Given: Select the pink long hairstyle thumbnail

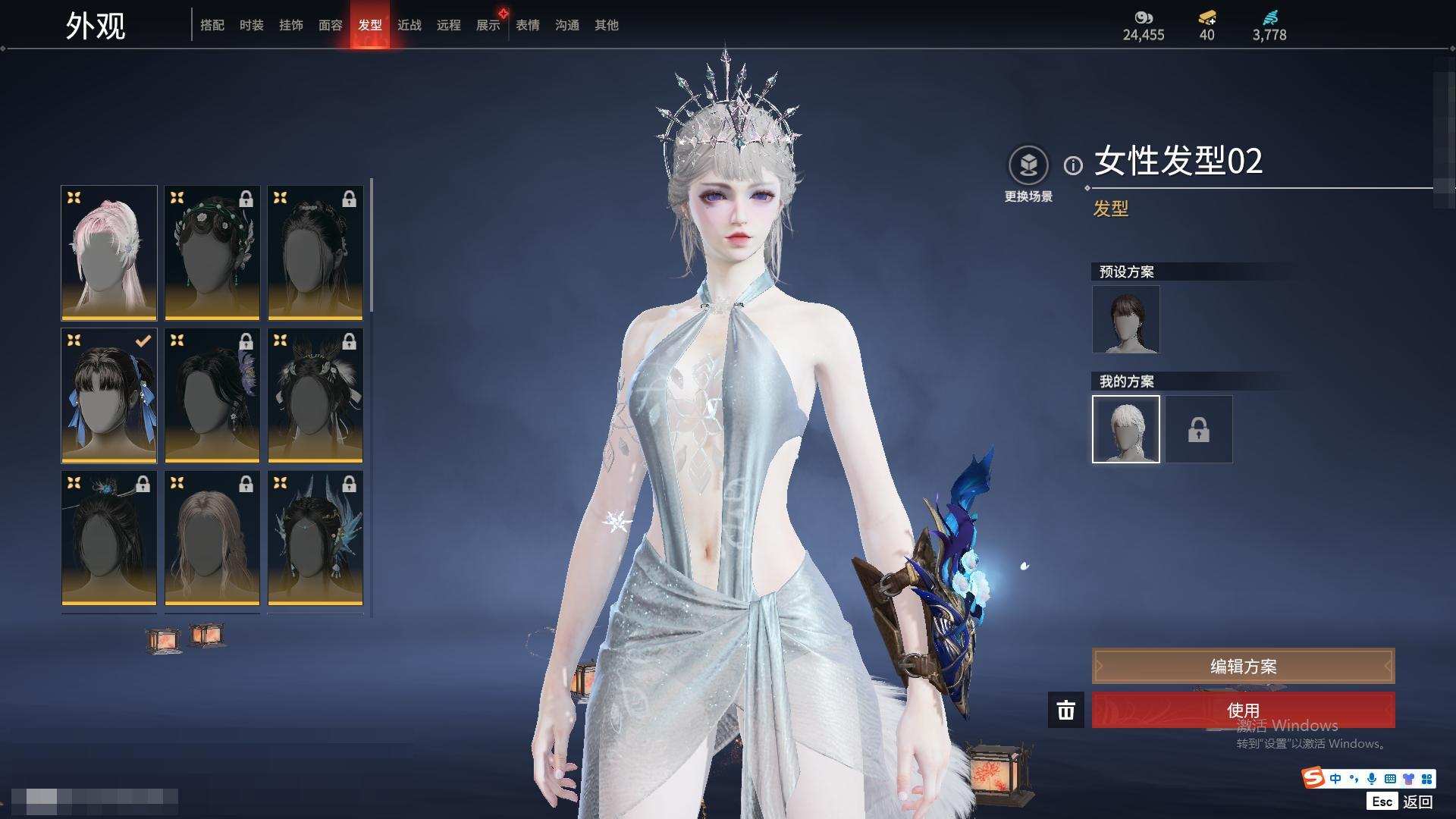Looking at the screenshot, I should 109,253.
